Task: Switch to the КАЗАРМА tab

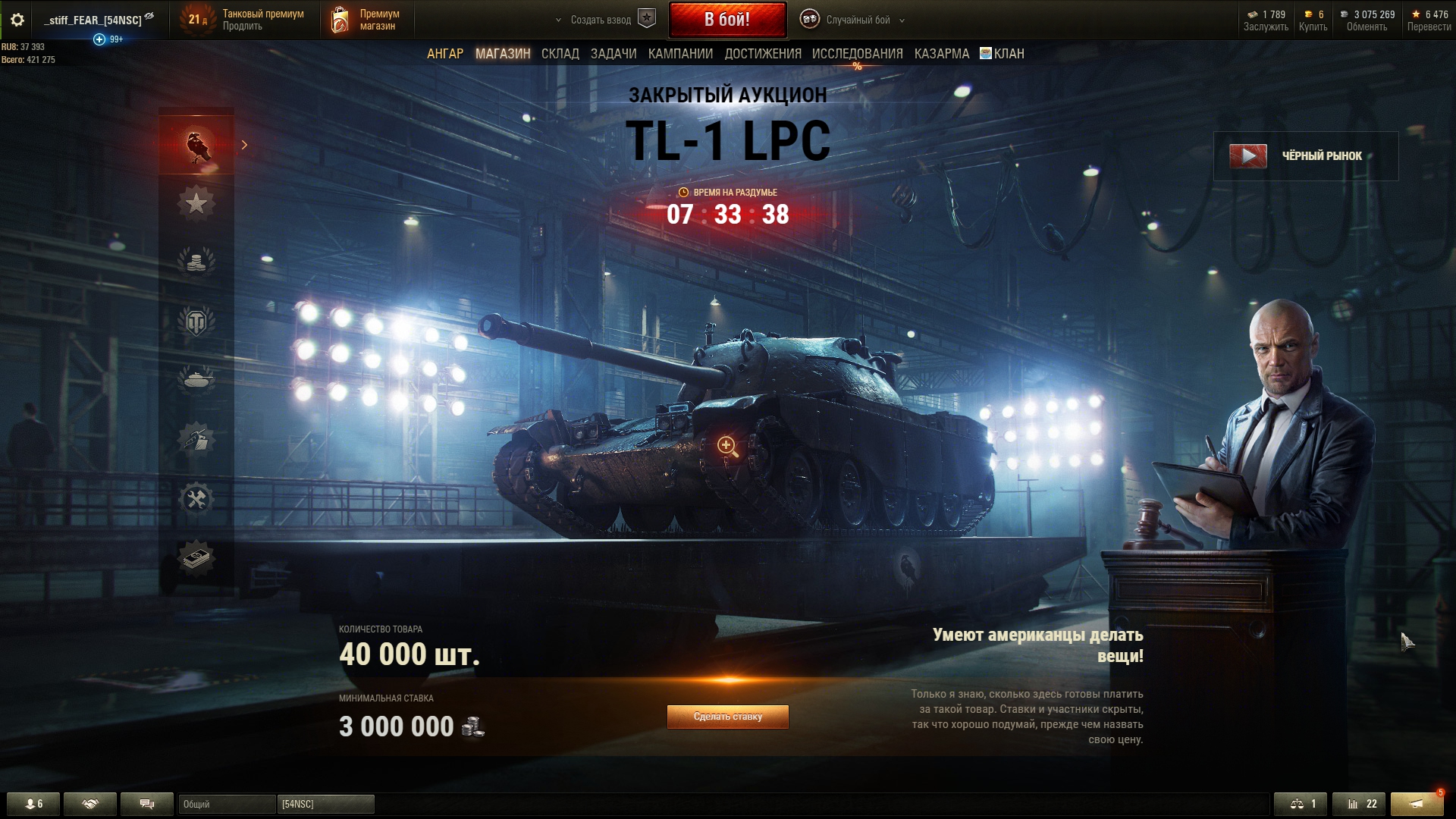Action: pos(942,54)
